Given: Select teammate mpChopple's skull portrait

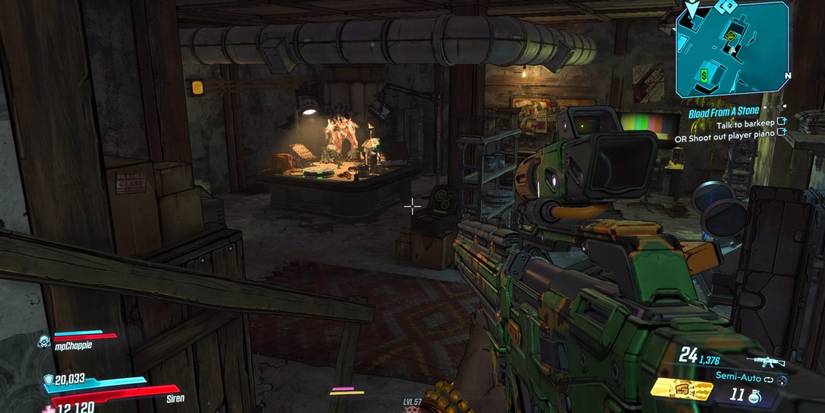Looking at the screenshot, I should [45, 341].
